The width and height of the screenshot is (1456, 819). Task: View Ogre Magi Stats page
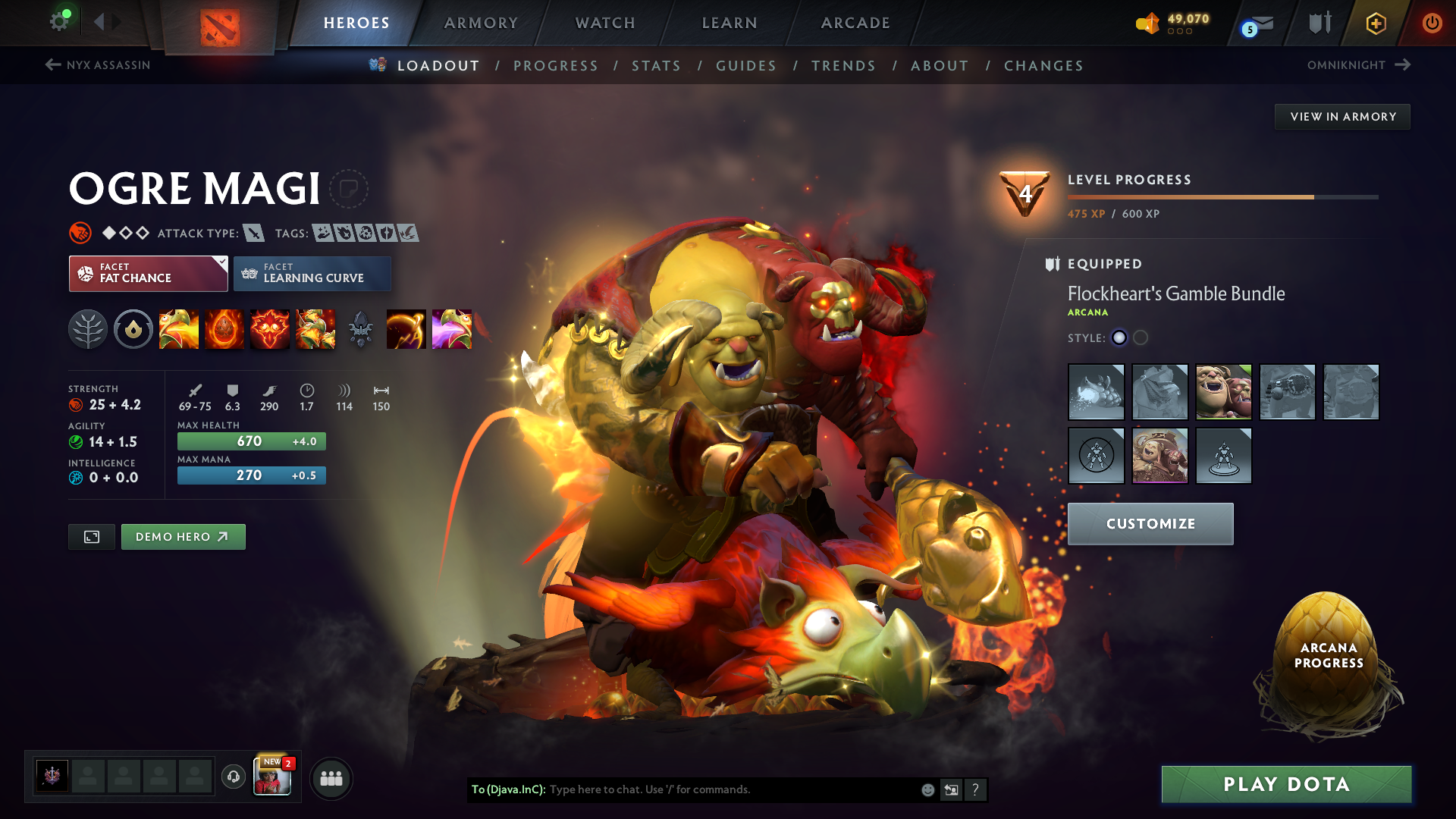coord(656,66)
